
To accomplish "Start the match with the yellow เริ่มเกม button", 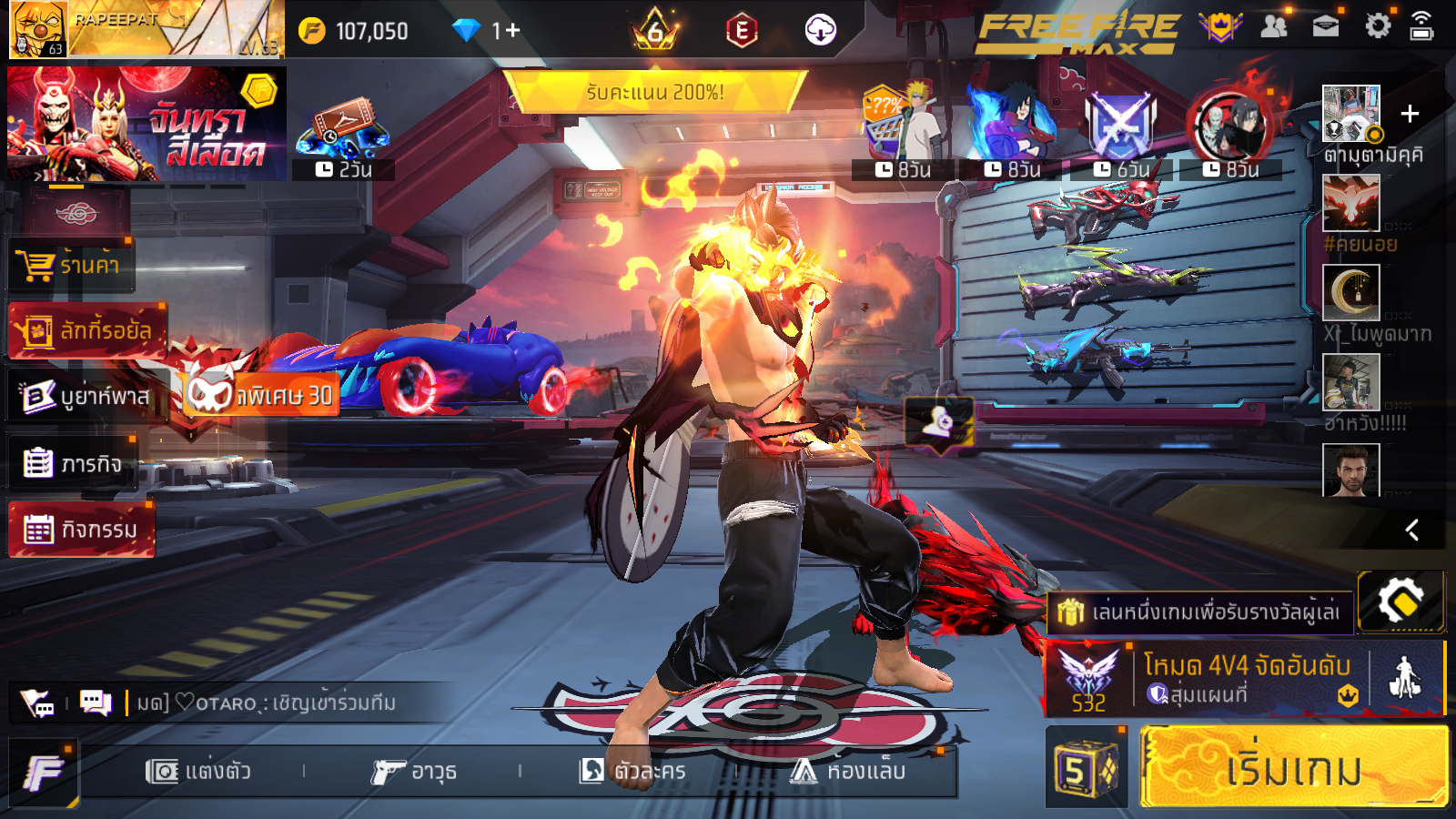I will (x=1293, y=767).
